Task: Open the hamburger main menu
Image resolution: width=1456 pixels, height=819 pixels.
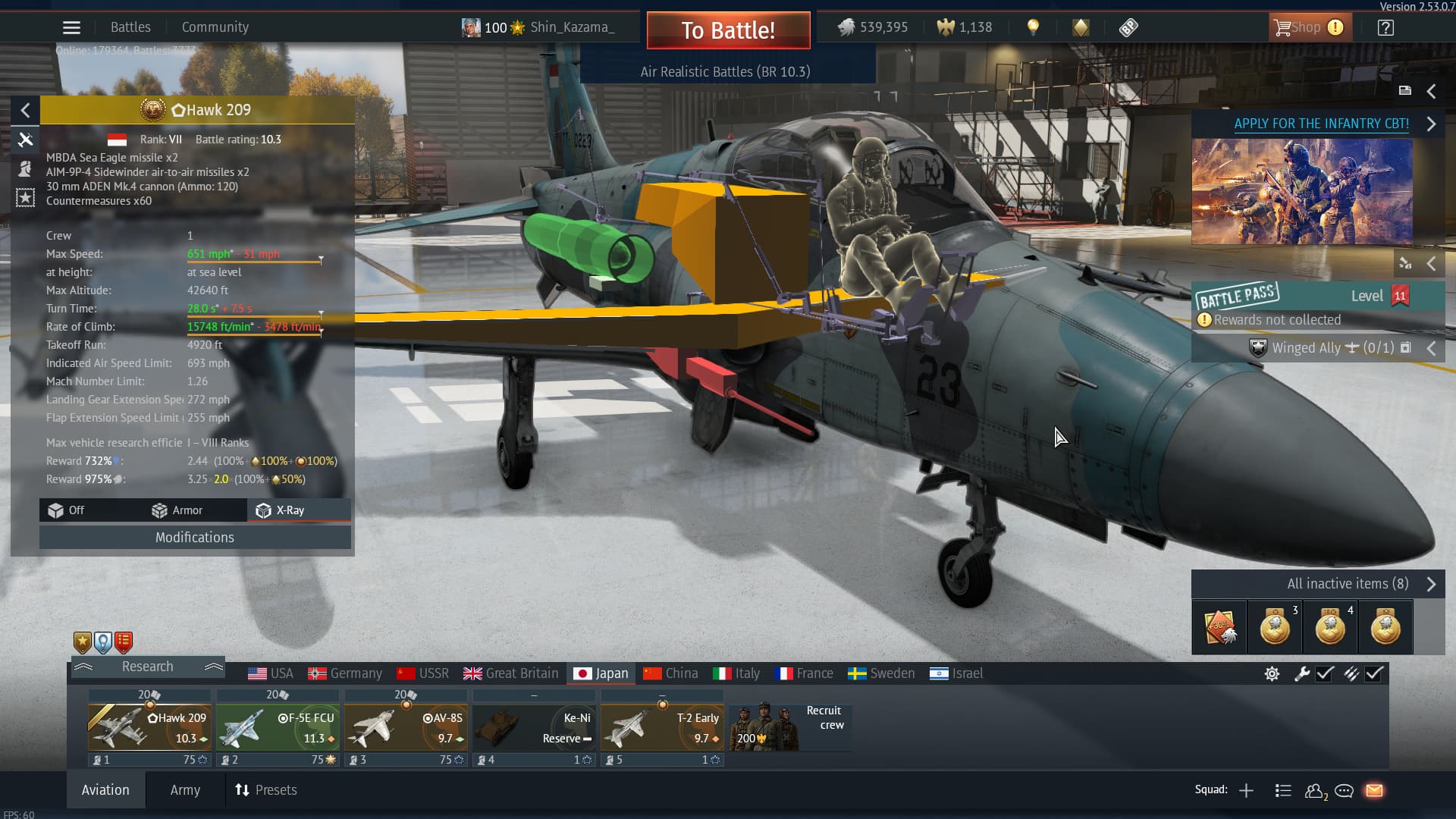Action: (x=71, y=28)
